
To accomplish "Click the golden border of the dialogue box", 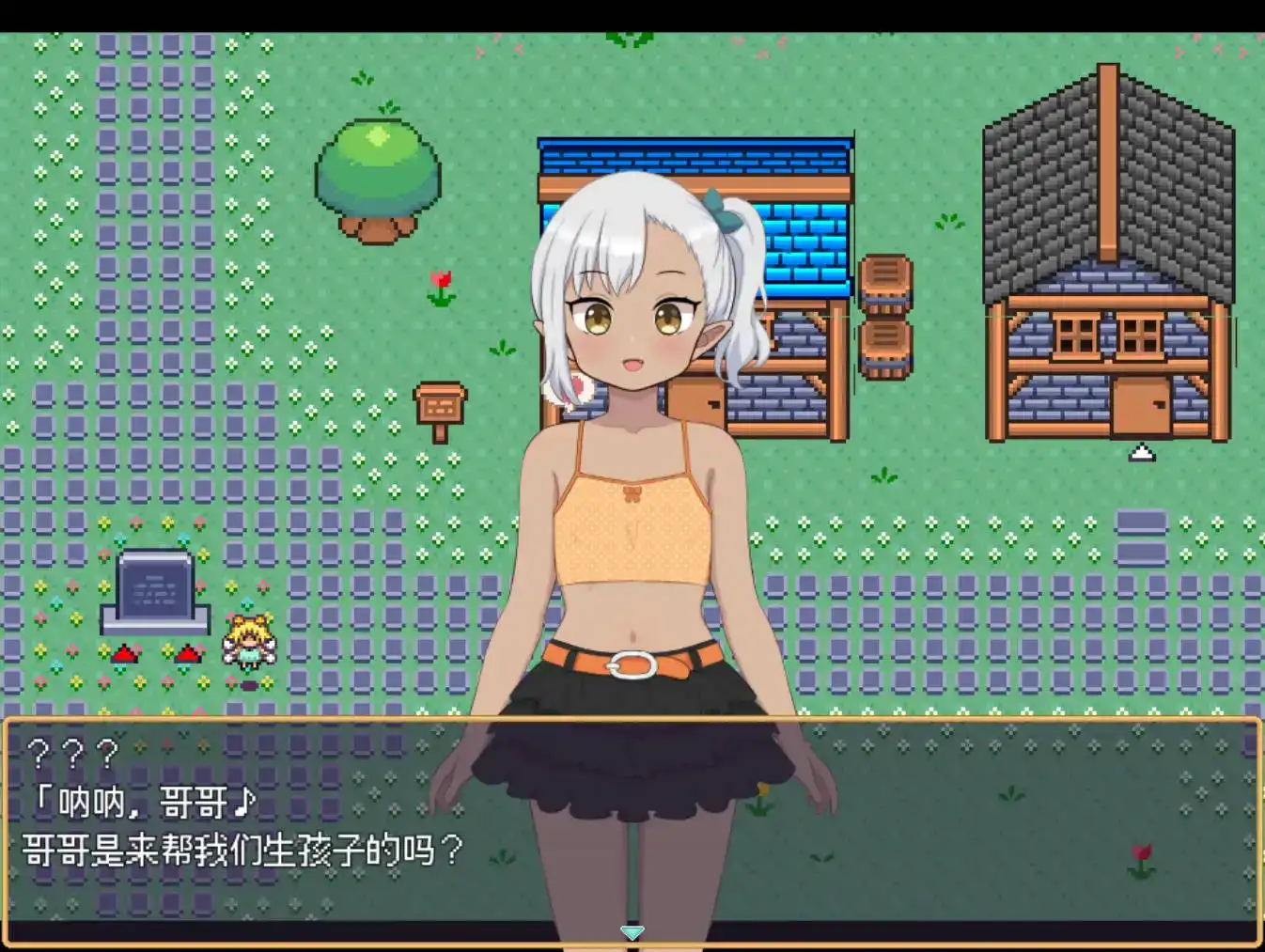I will pyautogui.click(x=376, y=720).
